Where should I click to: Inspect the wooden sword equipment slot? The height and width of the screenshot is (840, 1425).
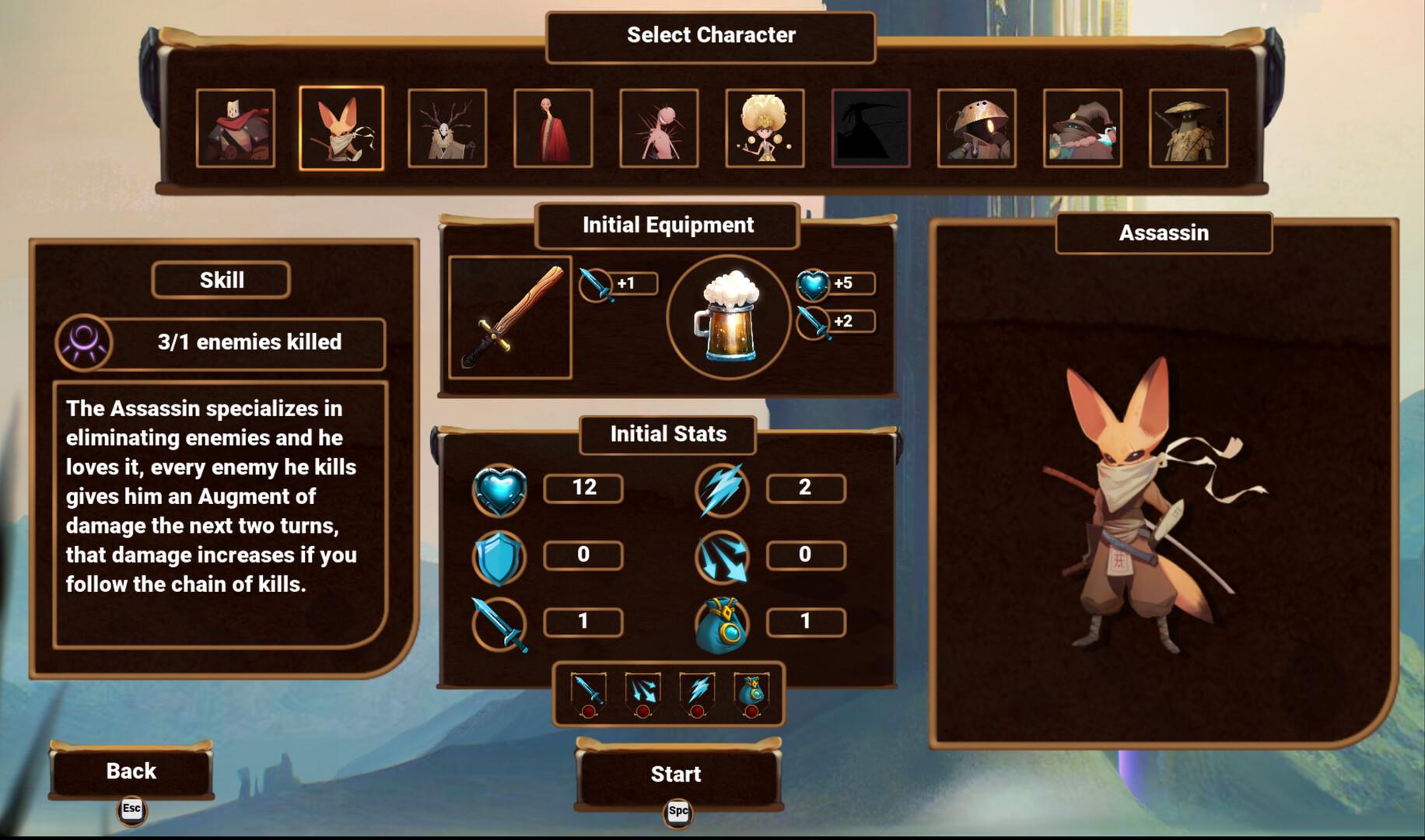(510, 317)
